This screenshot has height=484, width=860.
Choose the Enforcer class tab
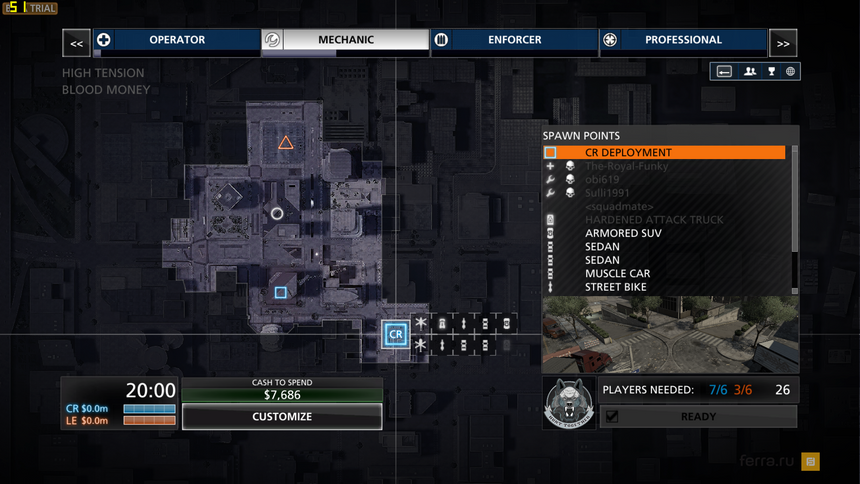(x=515, y=40)
